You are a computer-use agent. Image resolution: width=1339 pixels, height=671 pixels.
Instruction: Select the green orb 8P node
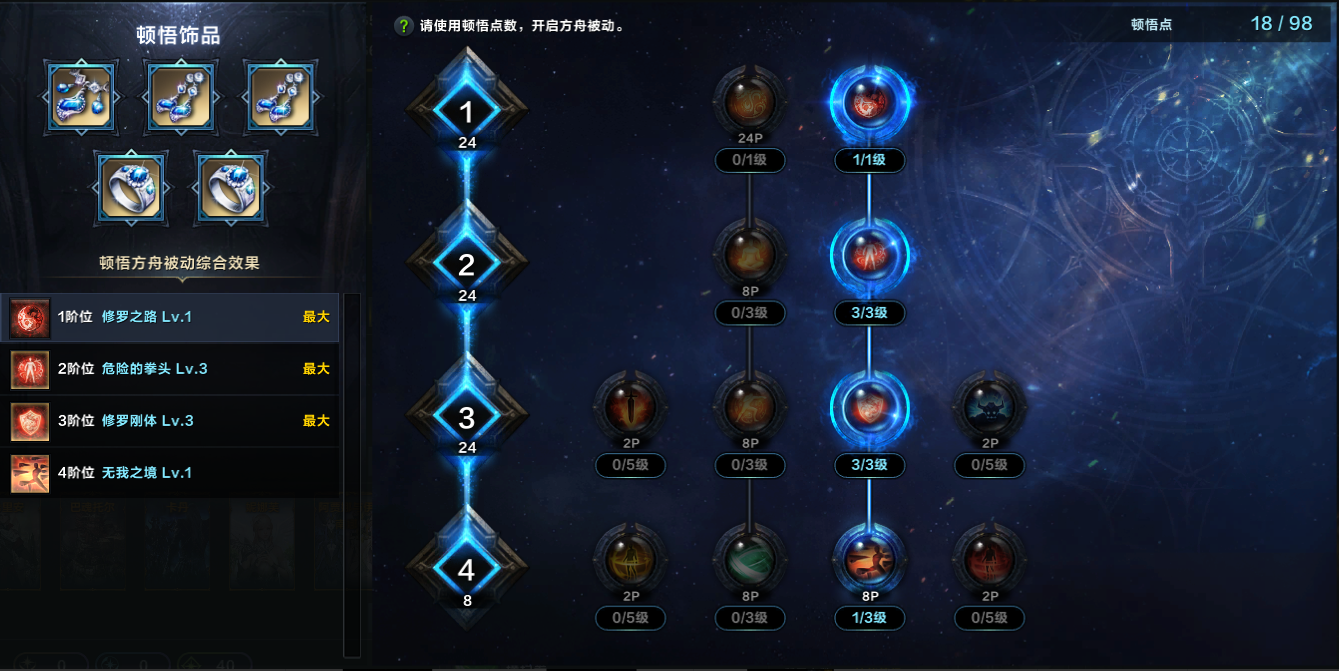(x=749, y=559)
